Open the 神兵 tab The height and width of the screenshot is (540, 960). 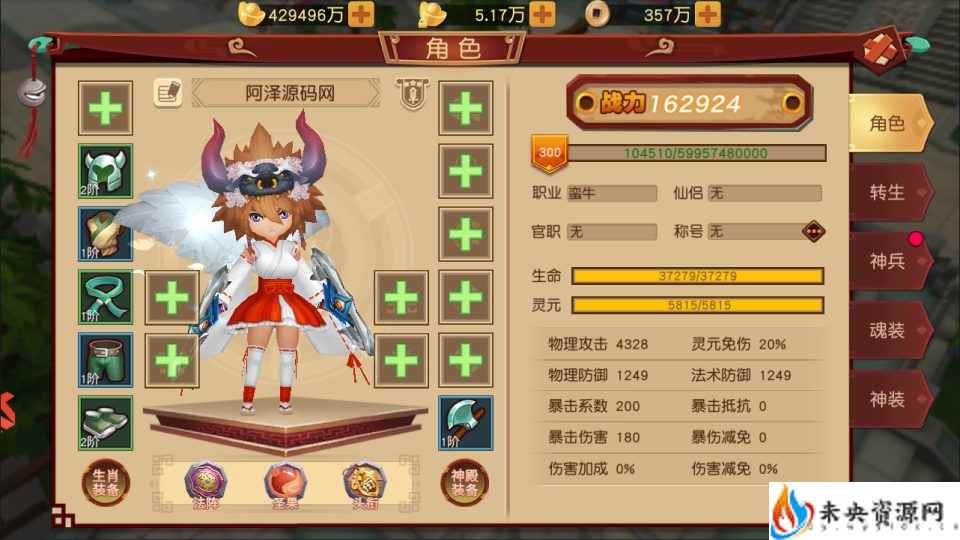888,260
